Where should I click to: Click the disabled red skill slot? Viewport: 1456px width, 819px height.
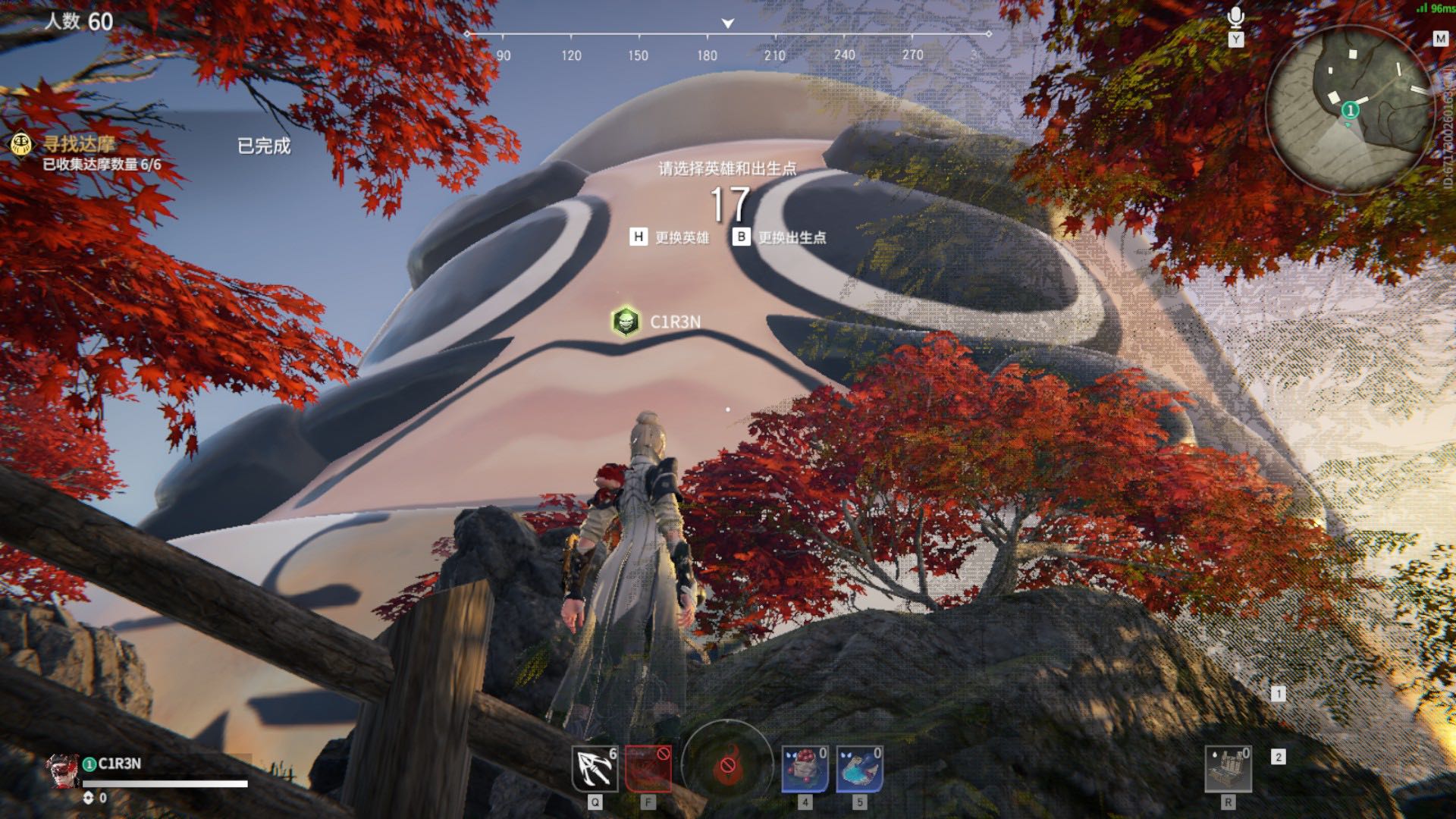[648, 768]
